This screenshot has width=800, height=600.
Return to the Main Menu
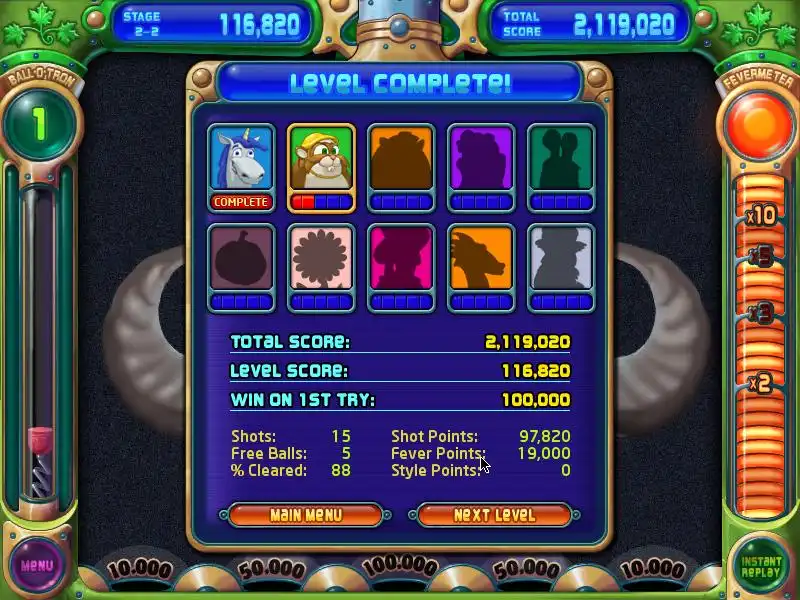305,515
